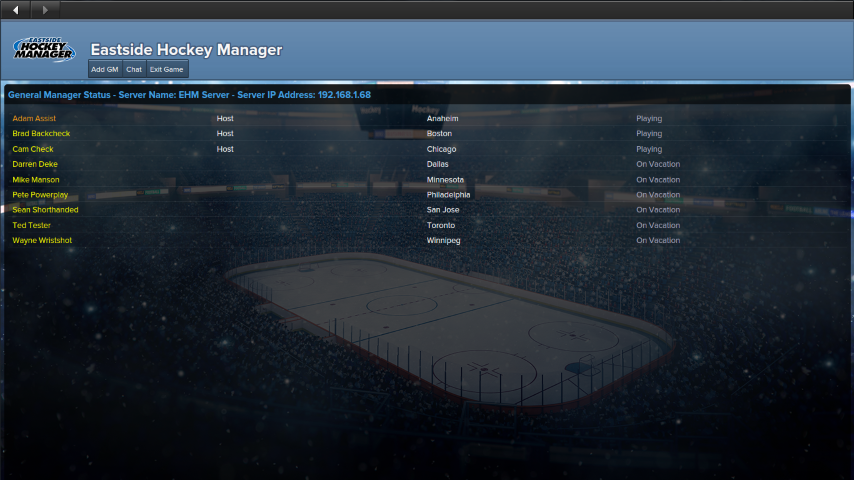Open the Boston team entry
This screenshot has width=854, height=480.
pyautogui.click(x=439, y=133)
